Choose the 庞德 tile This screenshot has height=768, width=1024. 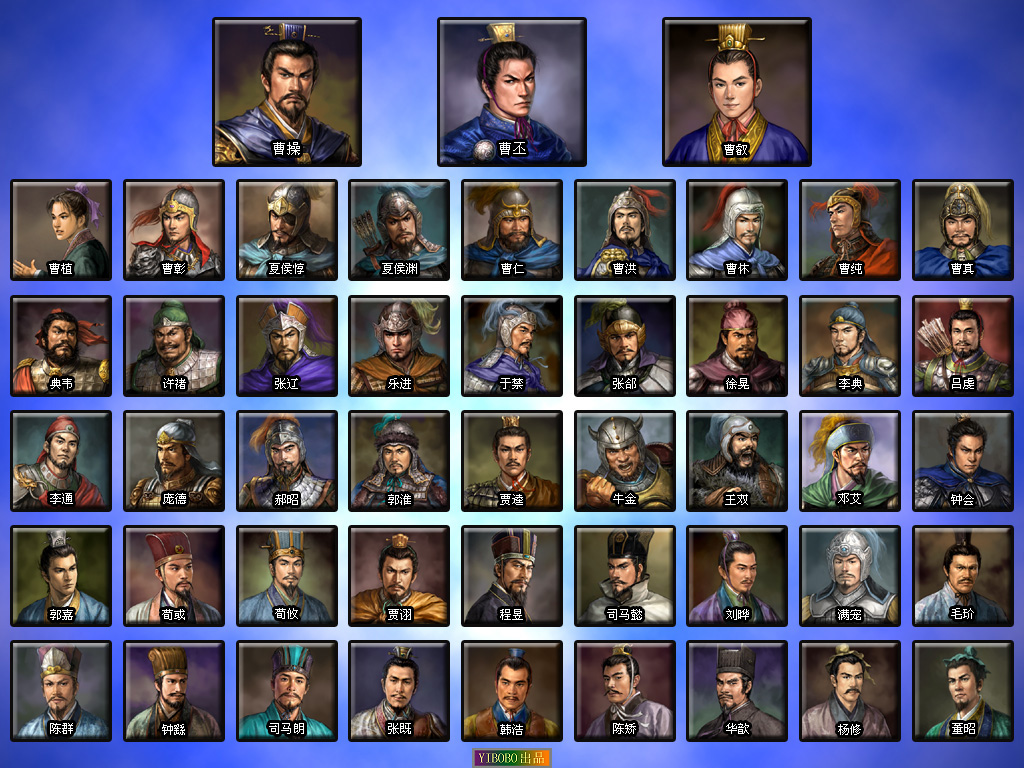coord(174,460)
